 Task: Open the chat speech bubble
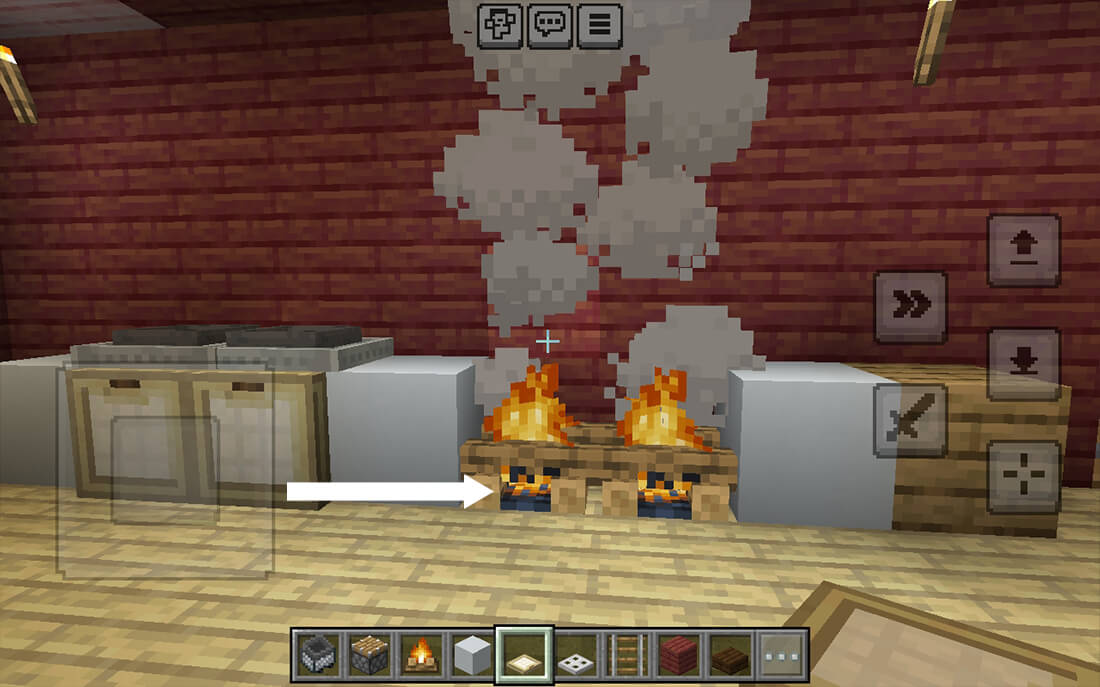click(x=550, y=25)
